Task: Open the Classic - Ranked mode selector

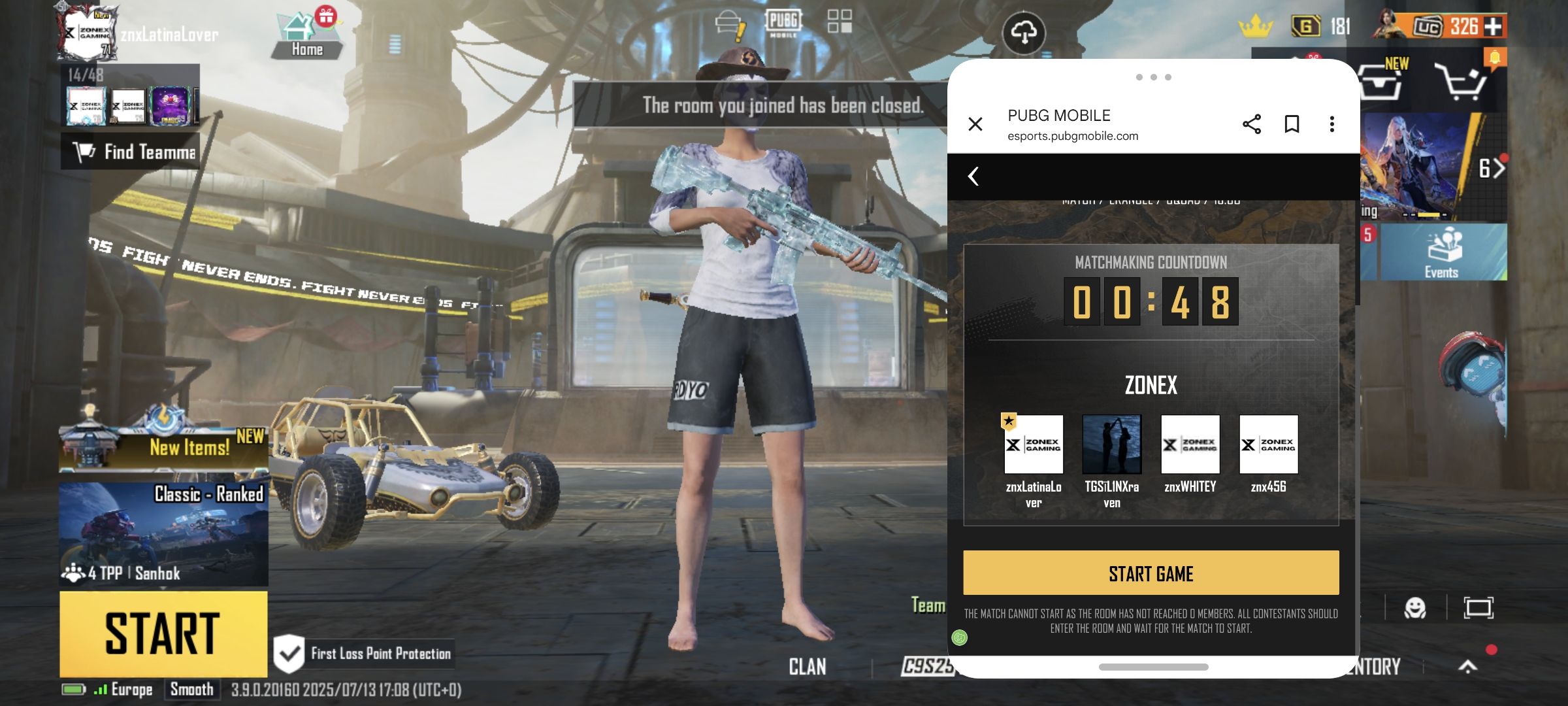Action: click(163, 533)
